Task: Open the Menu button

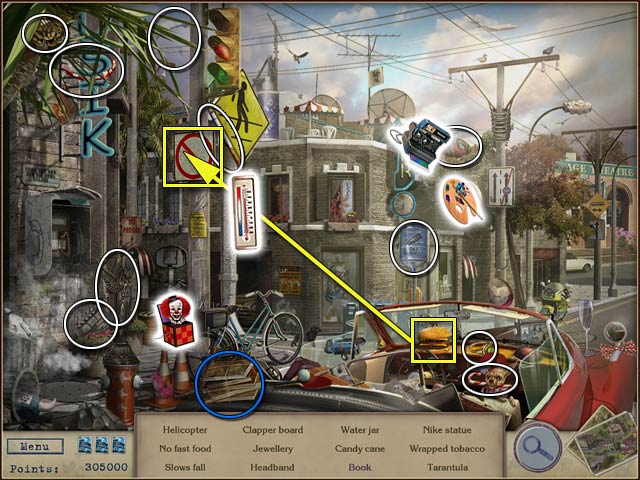Action: point(33,447)
